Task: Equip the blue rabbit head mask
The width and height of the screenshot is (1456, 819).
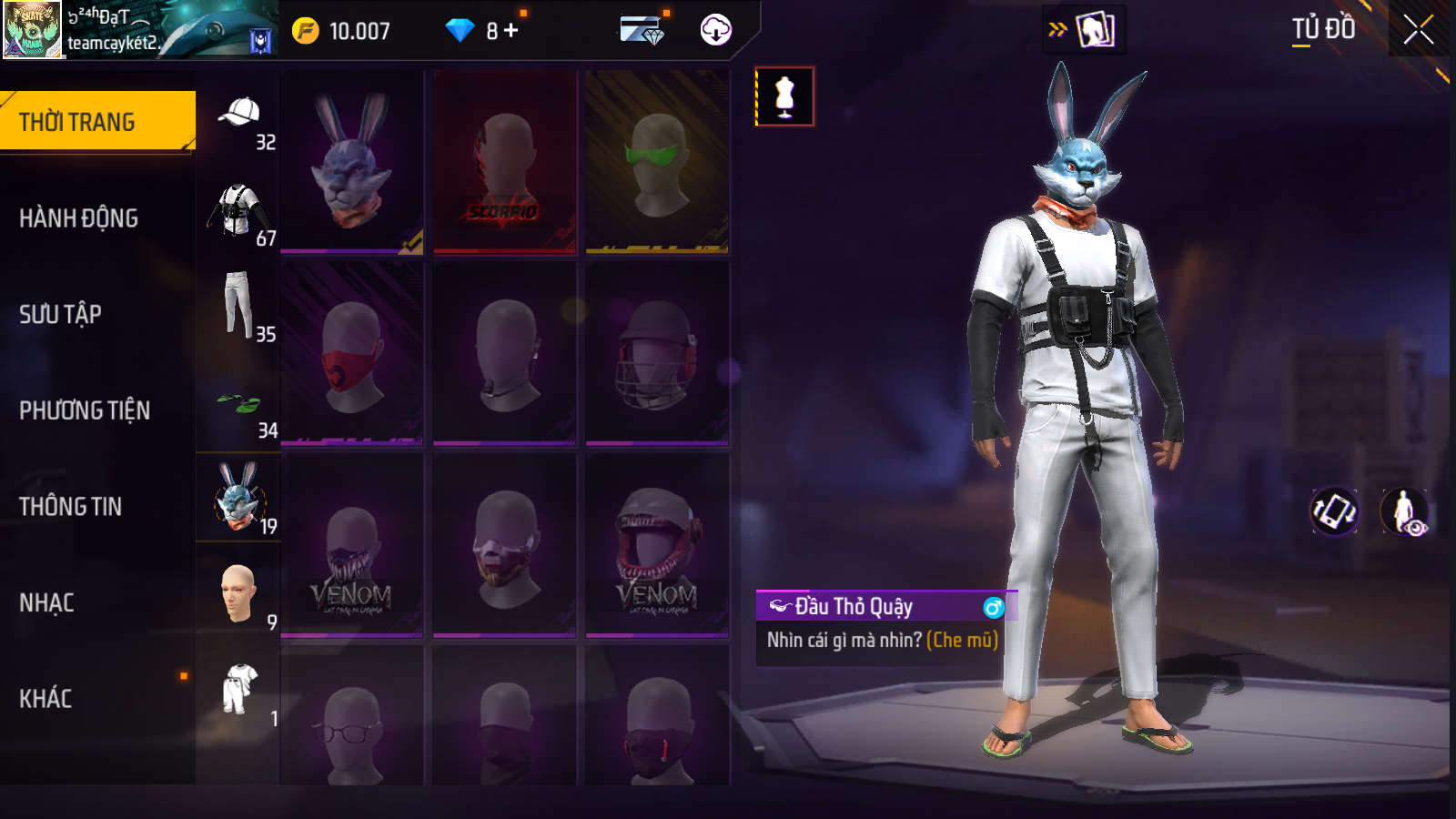Action: (x=352, y=162)
